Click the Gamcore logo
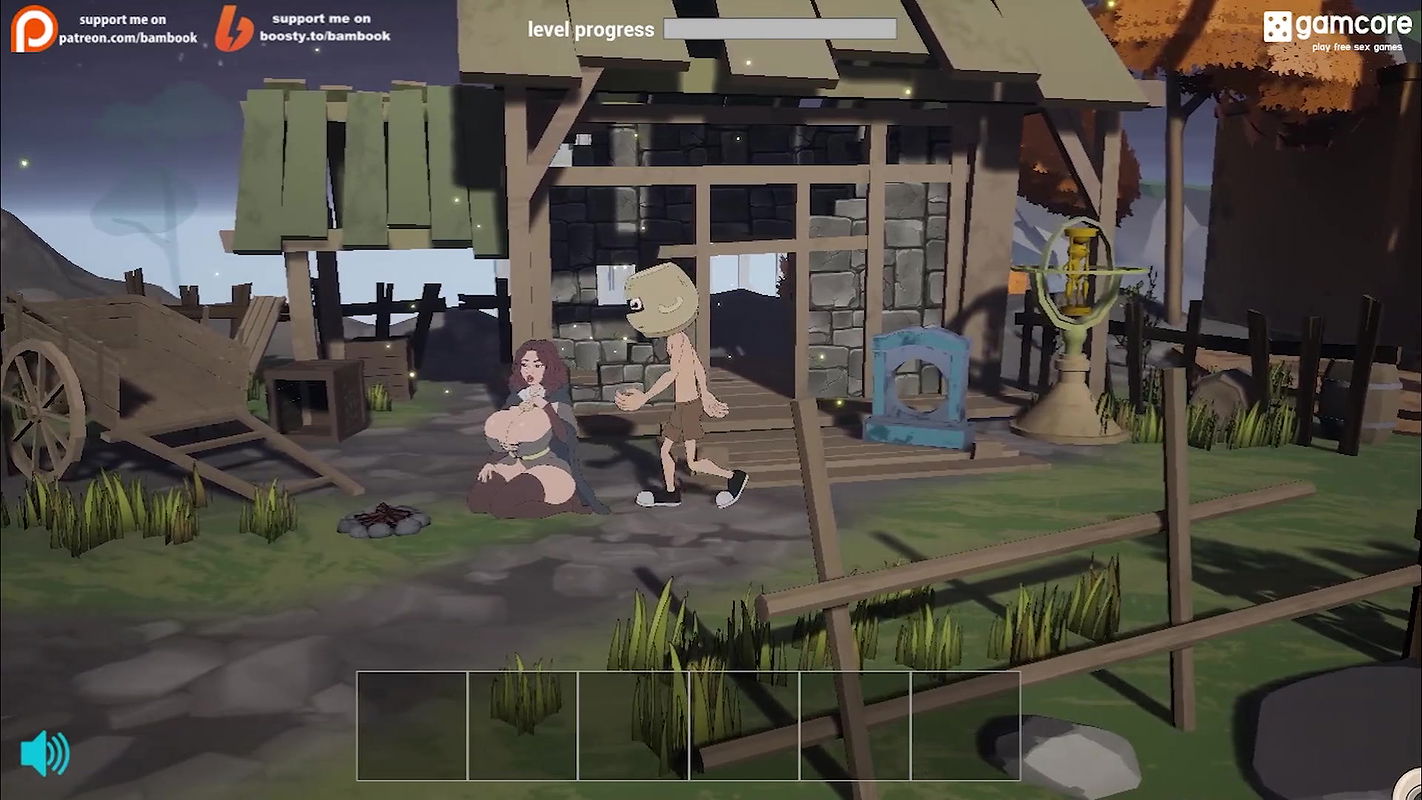This screenshot has height=800, width=1422. [1337, 29]
